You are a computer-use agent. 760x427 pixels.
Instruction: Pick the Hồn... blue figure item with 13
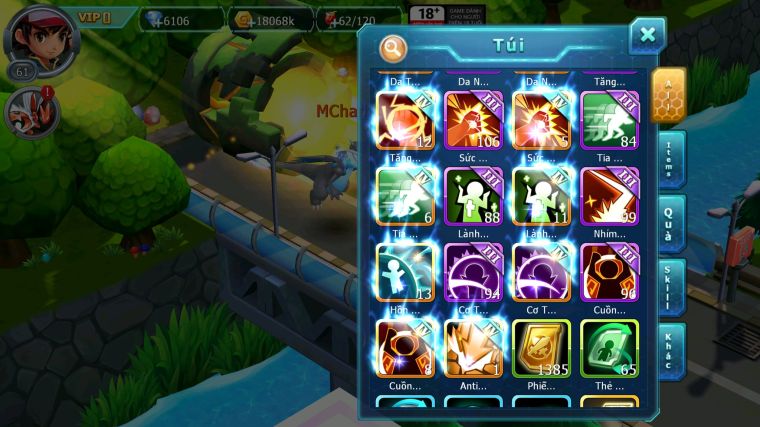(x=405, y=272)
